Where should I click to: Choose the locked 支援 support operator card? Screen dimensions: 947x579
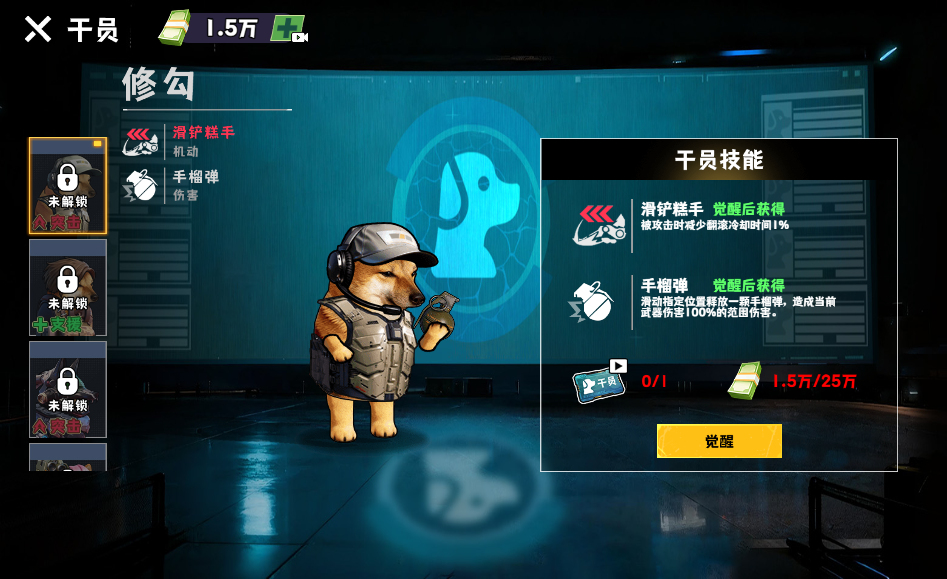[x=68, y=288]
